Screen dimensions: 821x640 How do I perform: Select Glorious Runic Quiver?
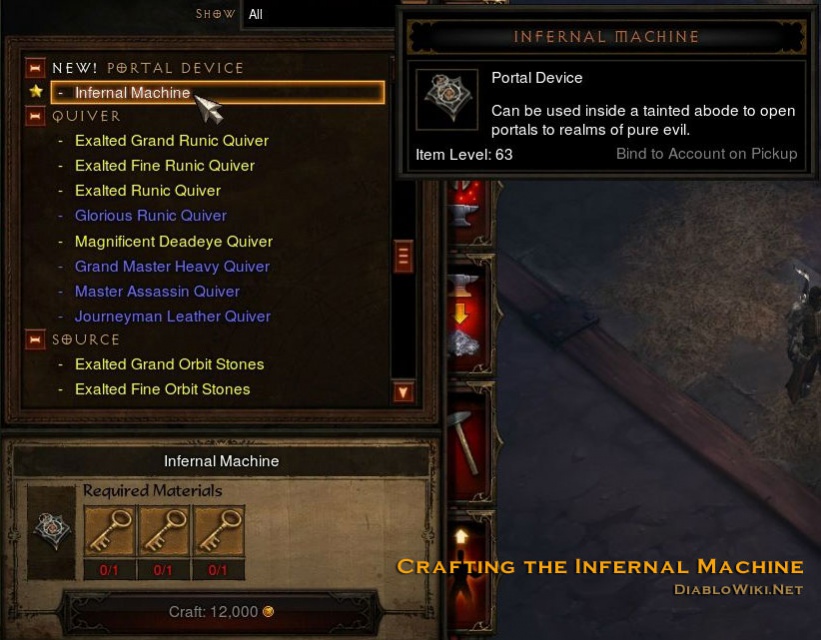(x=150, y=216)
